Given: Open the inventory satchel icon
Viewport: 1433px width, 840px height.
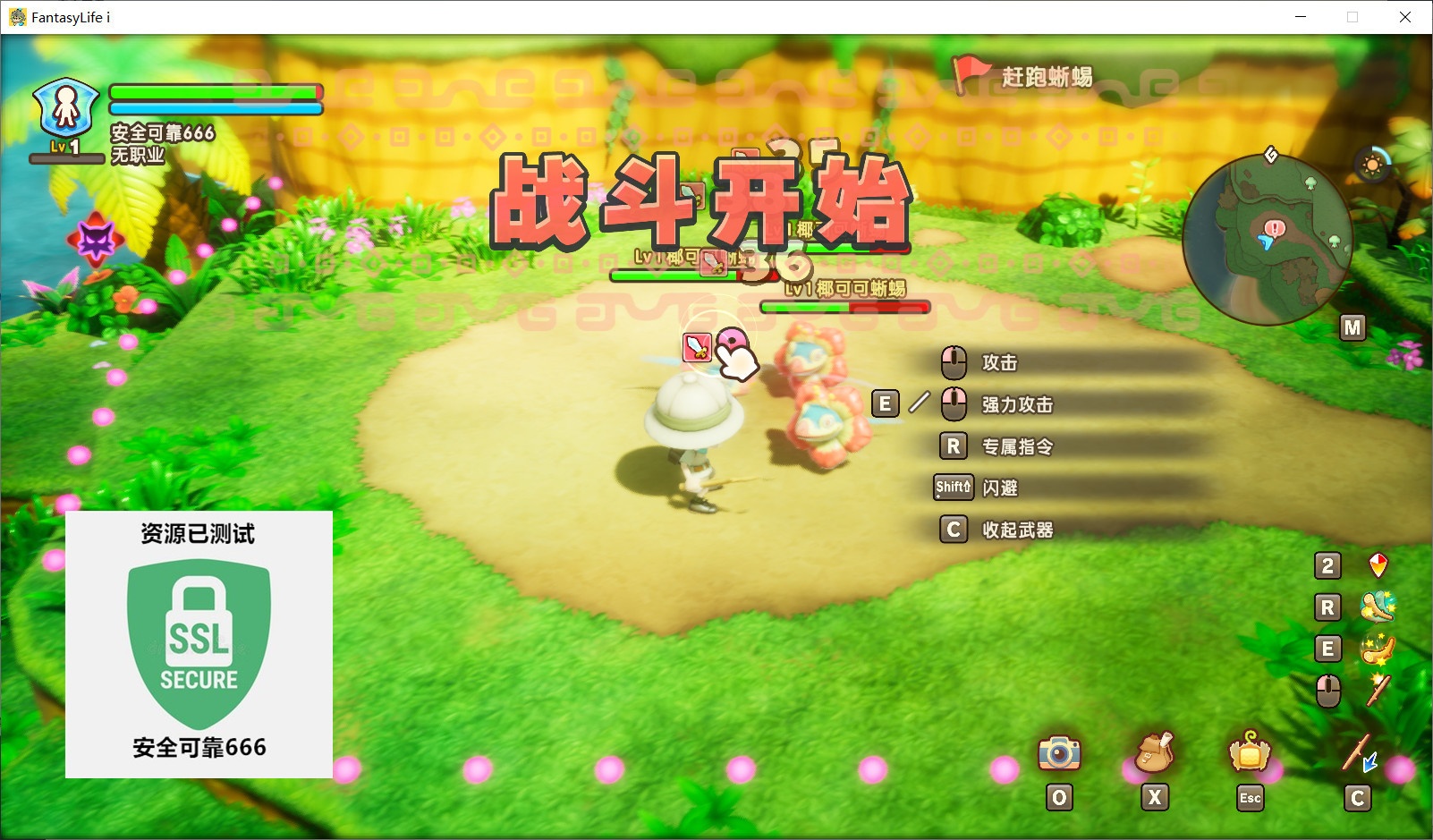Looking at the screenshot, I should pyautogui.click(x=1154, y=754).
